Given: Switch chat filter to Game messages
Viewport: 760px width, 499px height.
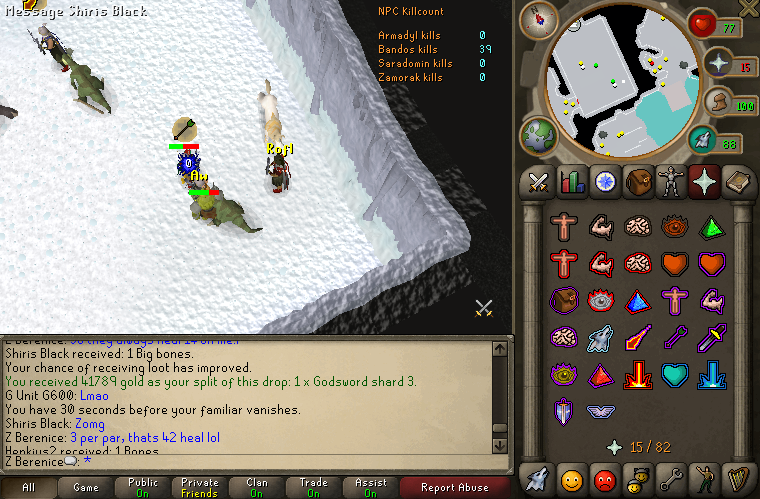Looking at the screenshot, I should click(85, 488).
